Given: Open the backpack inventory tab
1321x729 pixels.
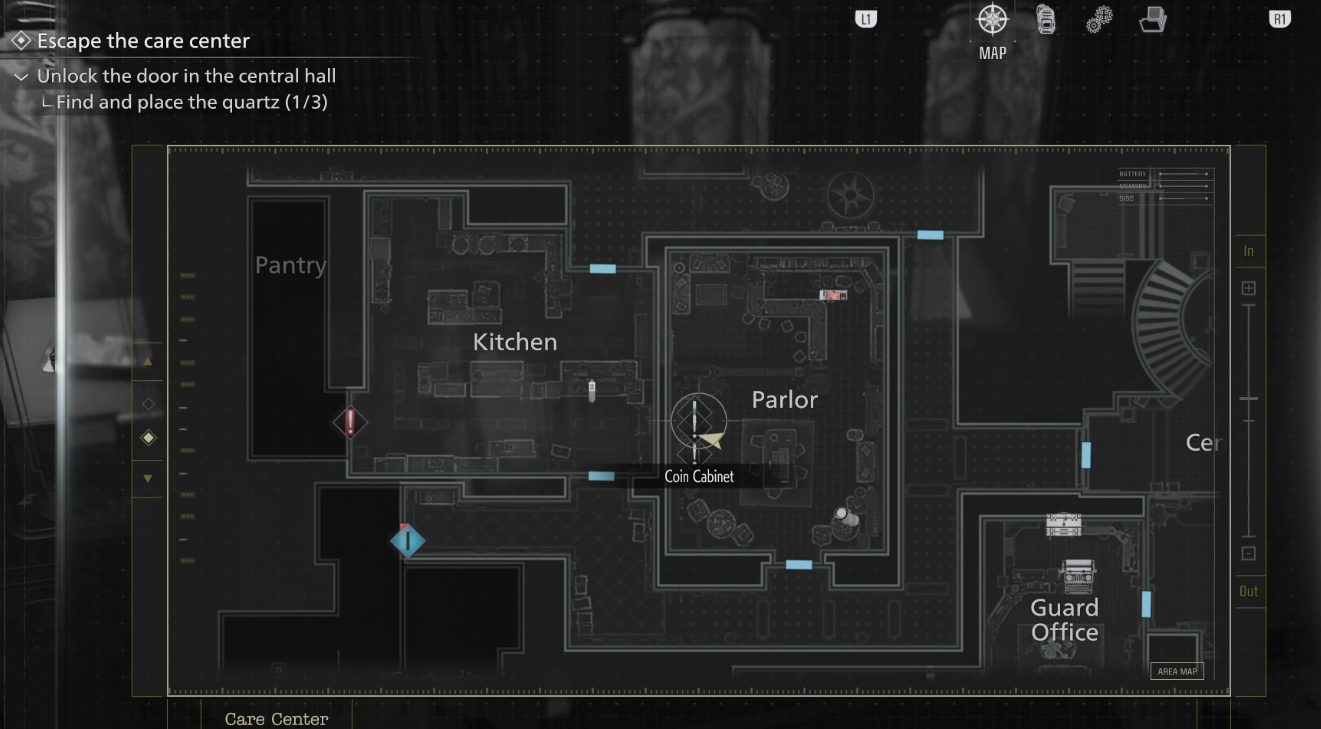Looking at the screenshot, I should click(1045, 20).
